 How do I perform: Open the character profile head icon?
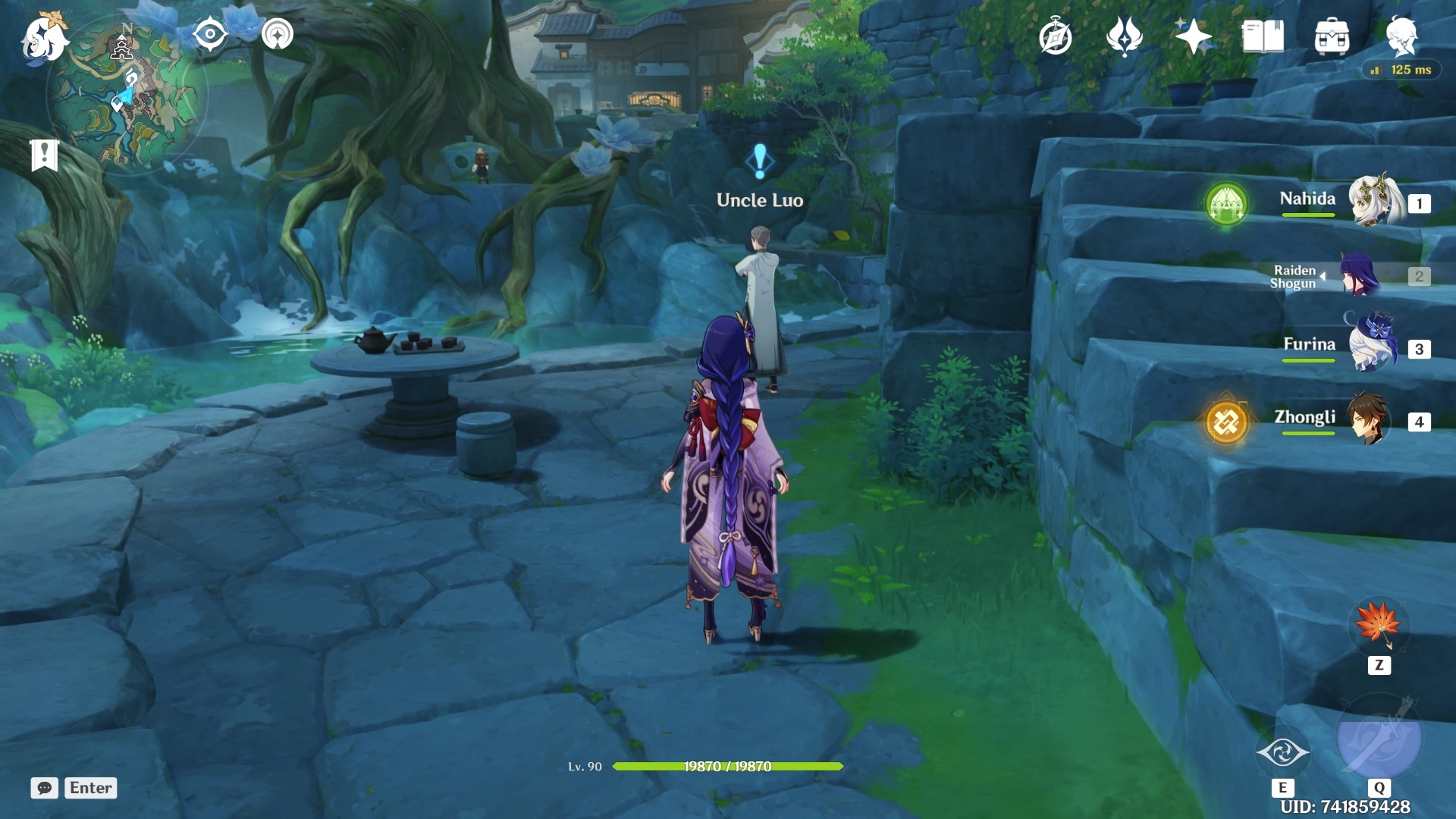point(1401,36)
